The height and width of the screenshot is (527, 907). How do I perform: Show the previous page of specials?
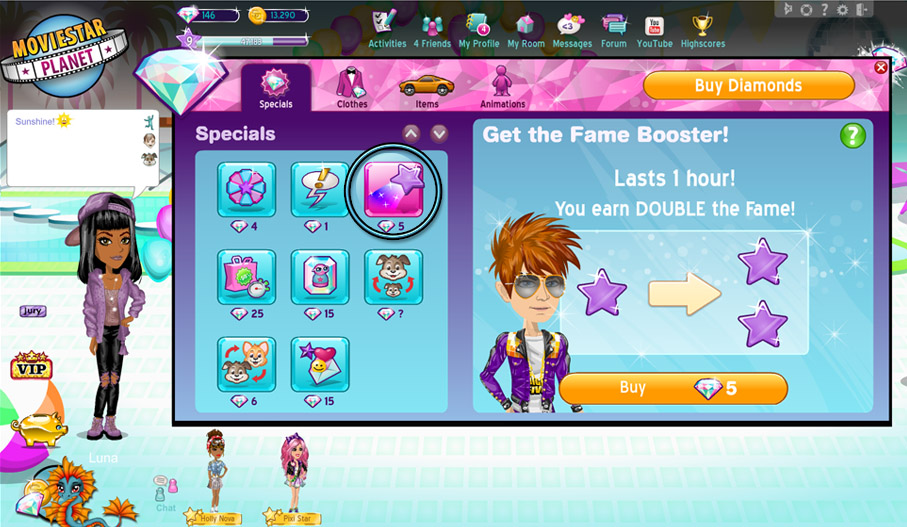point(411,133)
